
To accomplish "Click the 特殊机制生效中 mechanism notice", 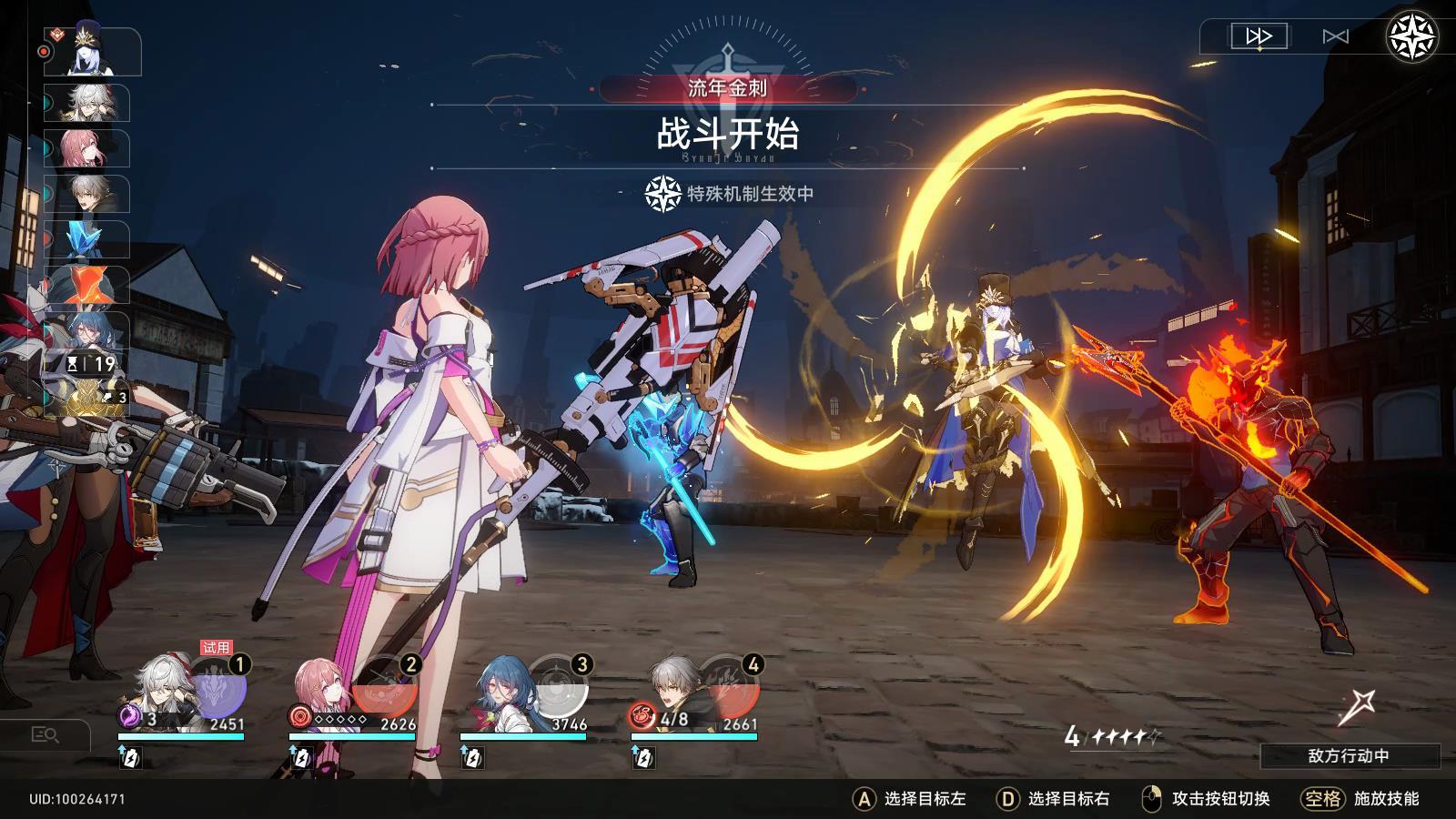I will pos(731,194).
